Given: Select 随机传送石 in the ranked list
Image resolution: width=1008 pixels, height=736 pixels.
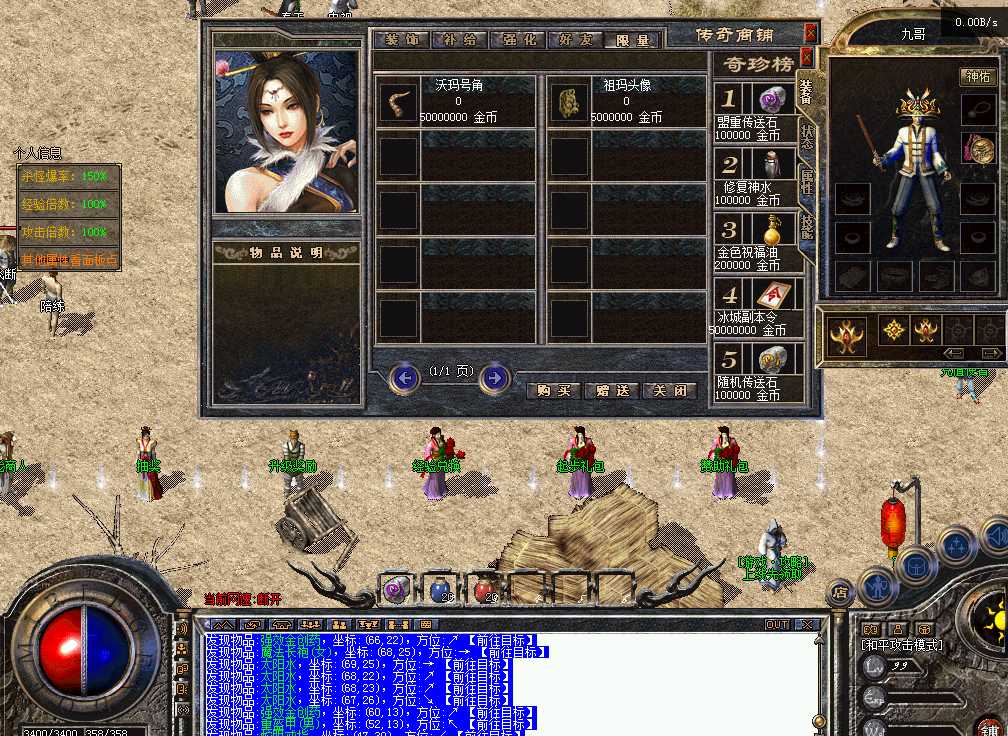Looking at the screenshot, I should [758, 374].
